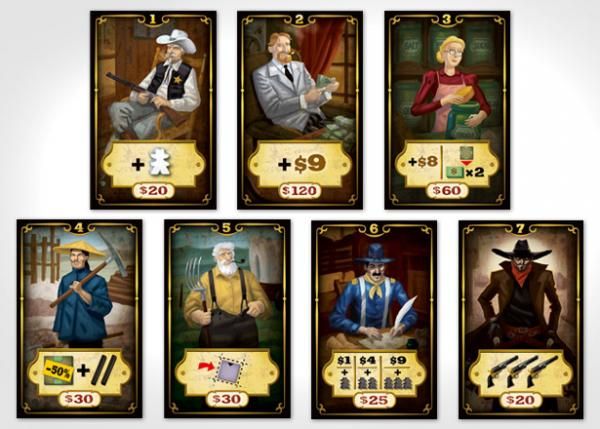This screenshot has height=429, width=600.
Task: Pick the clerk card costing $25
Action: 374,319
